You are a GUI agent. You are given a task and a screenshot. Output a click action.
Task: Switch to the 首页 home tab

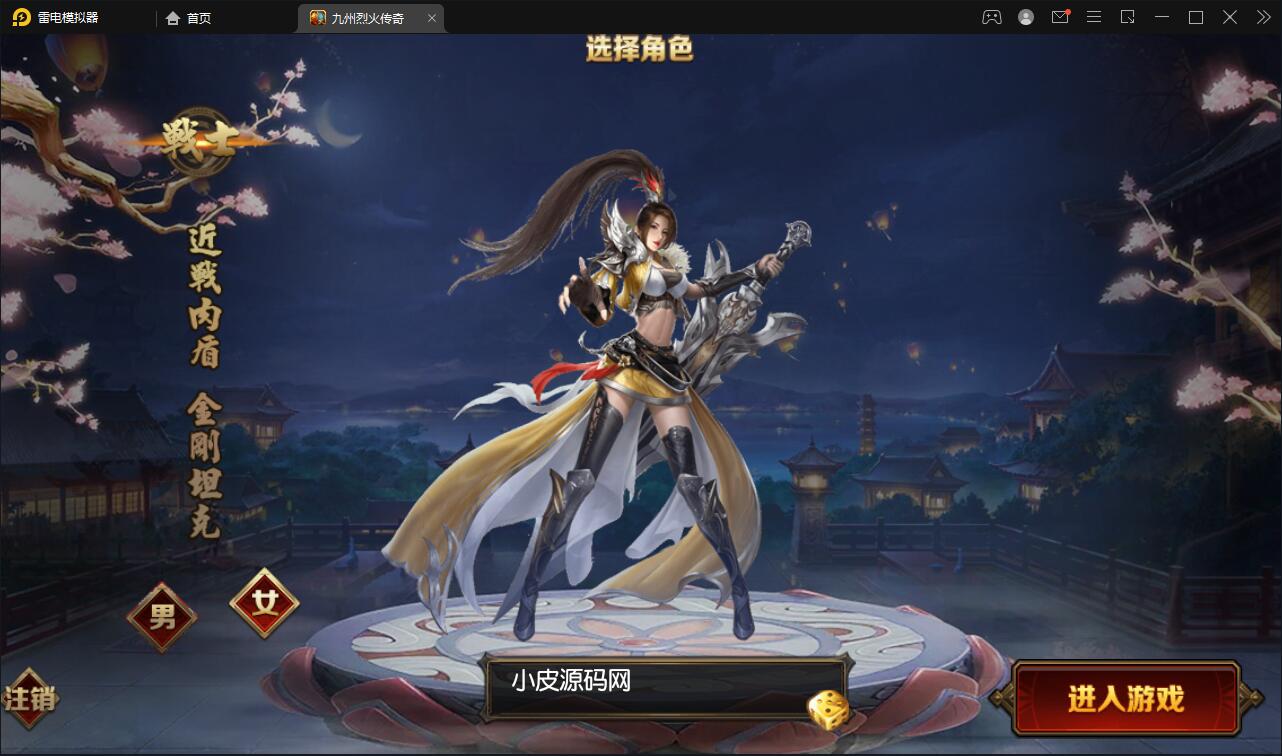190,17
